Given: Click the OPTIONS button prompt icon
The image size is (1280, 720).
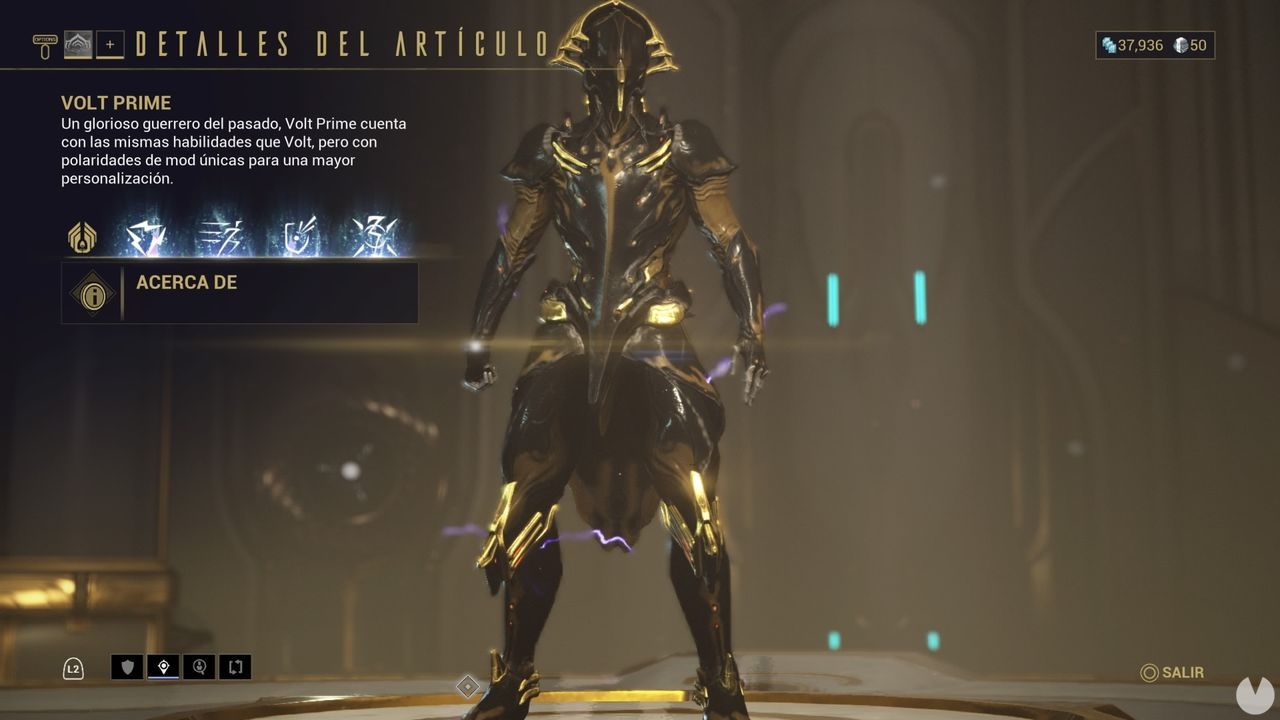Looking at the screenshot, I should point(45,40).
